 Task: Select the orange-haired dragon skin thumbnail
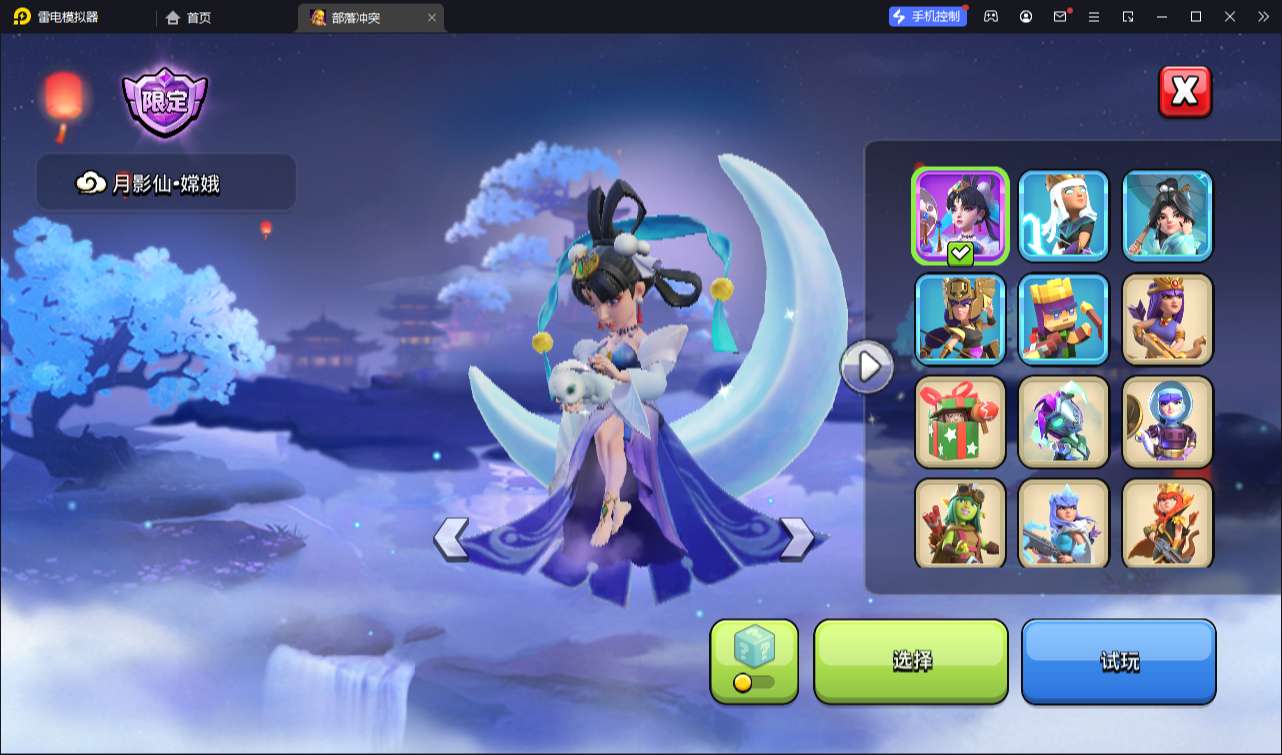coord(1167,522)
